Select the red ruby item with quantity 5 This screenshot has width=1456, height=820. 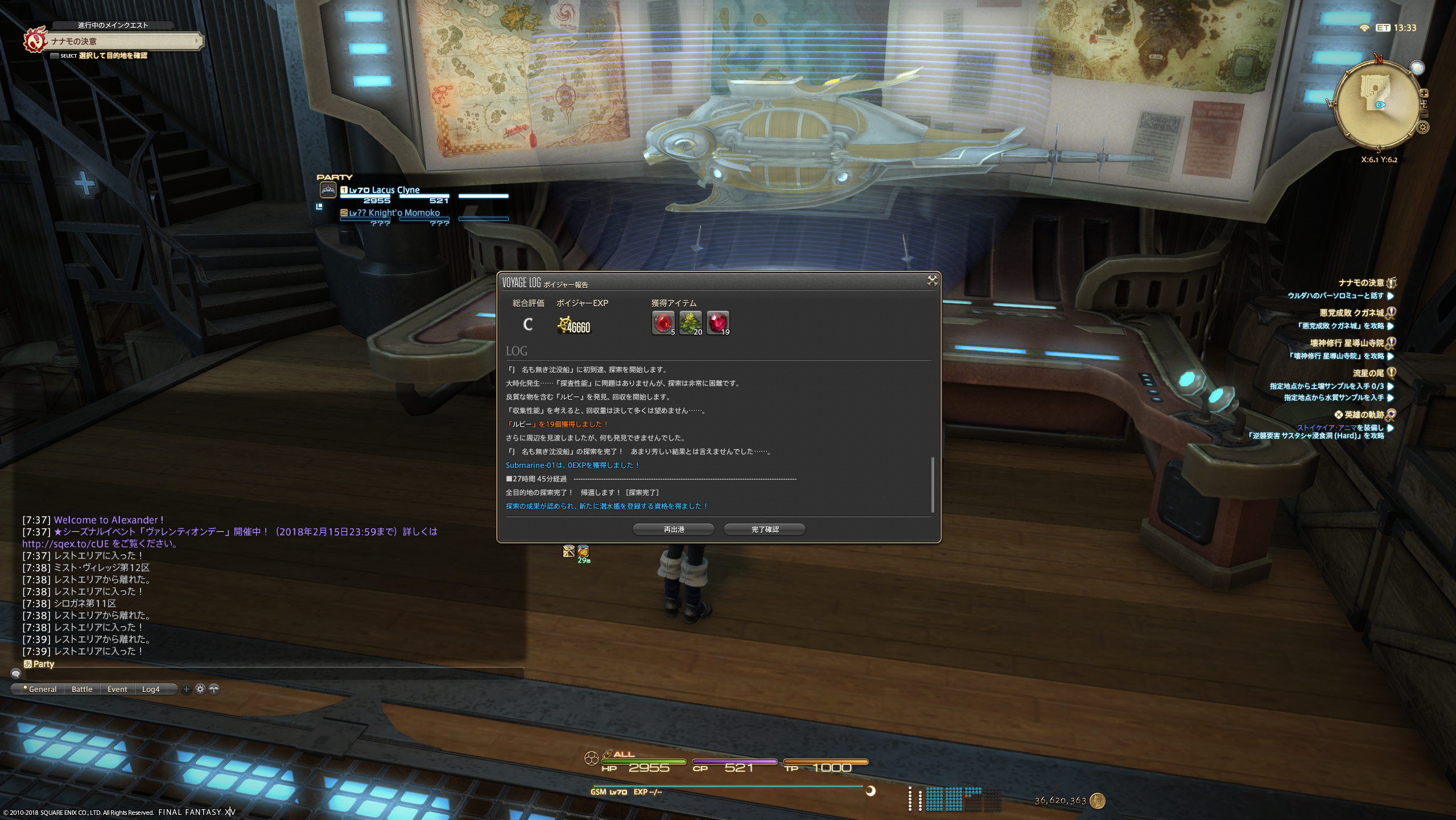click(x=663, y=323)
